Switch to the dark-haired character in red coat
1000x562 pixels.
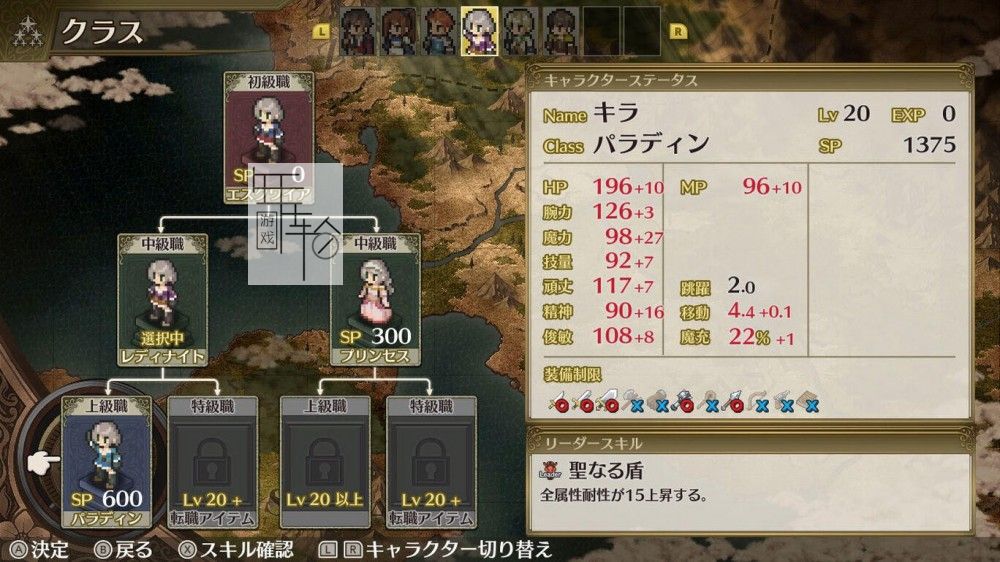click(358, 30)
